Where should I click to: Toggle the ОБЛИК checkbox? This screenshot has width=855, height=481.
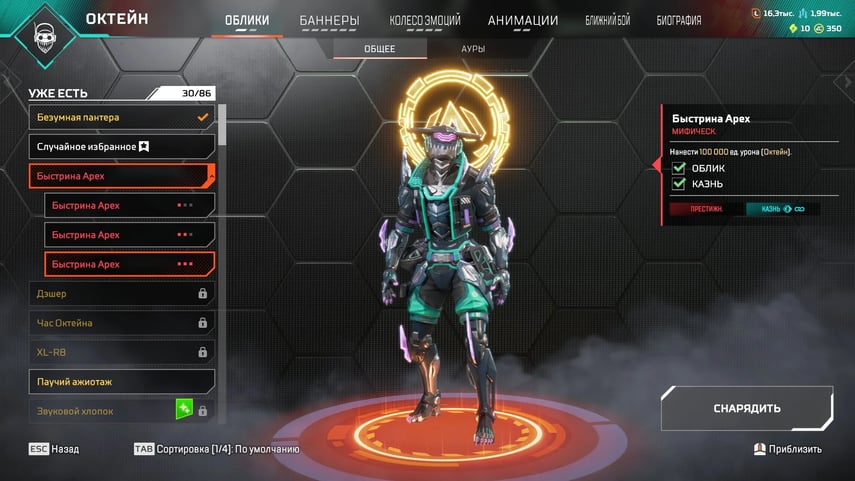679,168
